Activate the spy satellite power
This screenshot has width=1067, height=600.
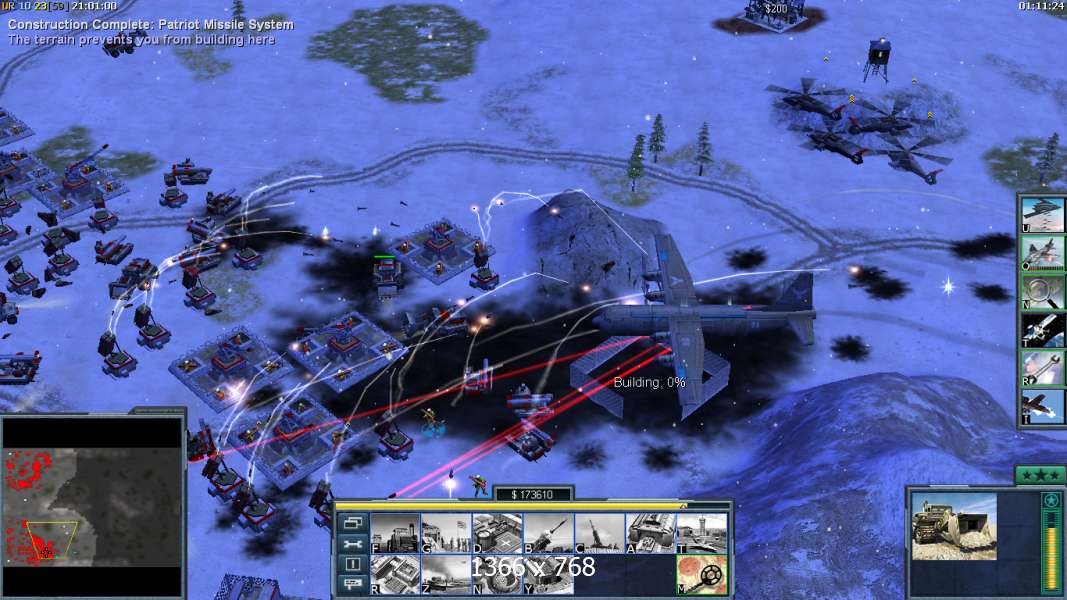1042,330
